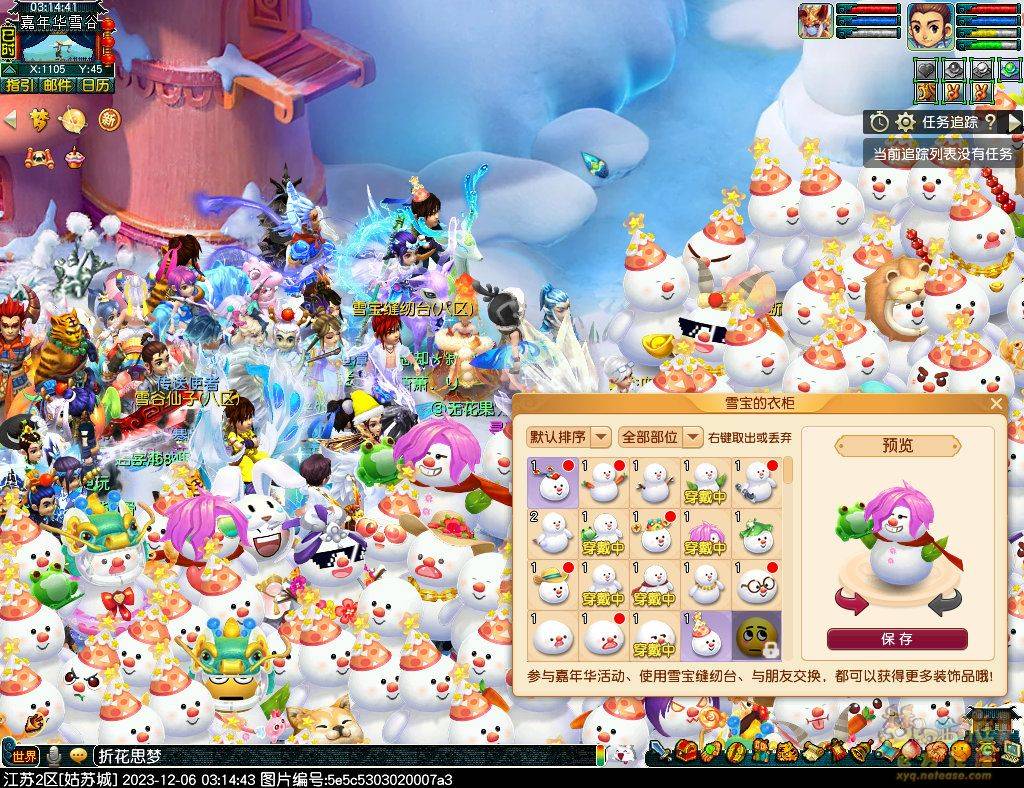Open the 日历 calendar button
Screen dimensions: 1024x788
click(96, 85)
